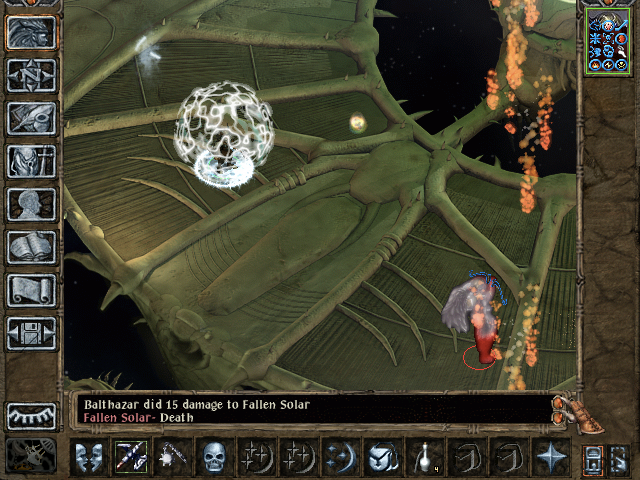Activate the crescent moon ability icon
The width and height of the screenshot is (640, 480).
339,457
